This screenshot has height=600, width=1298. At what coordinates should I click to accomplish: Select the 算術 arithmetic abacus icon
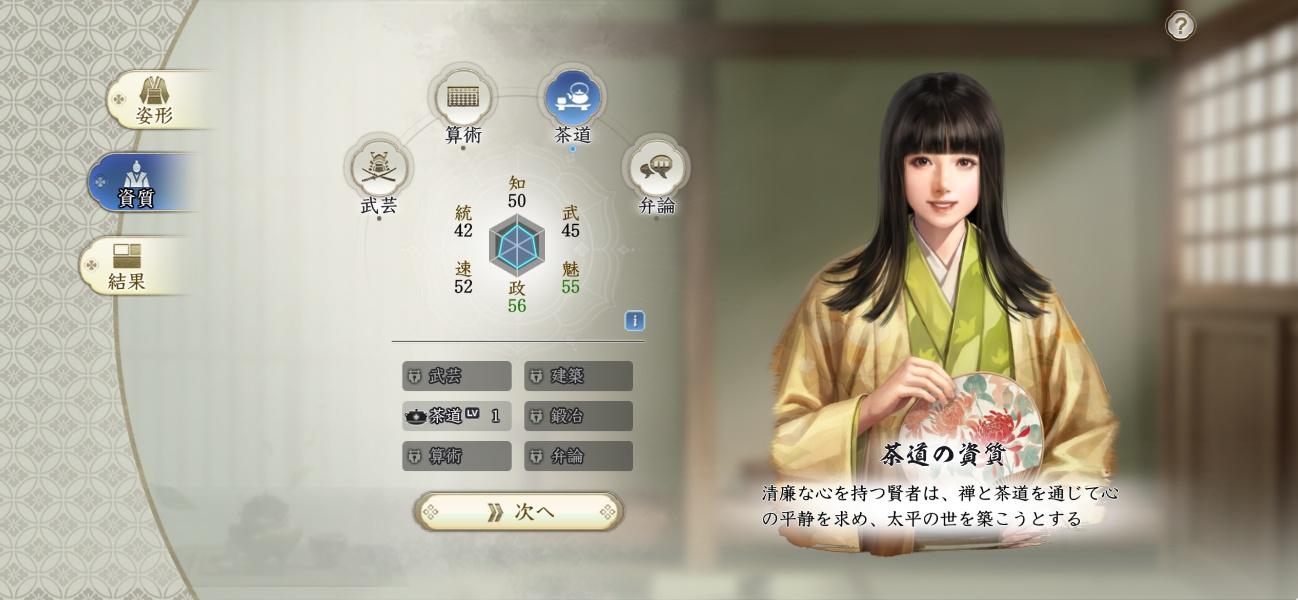[x=462, y=98]
